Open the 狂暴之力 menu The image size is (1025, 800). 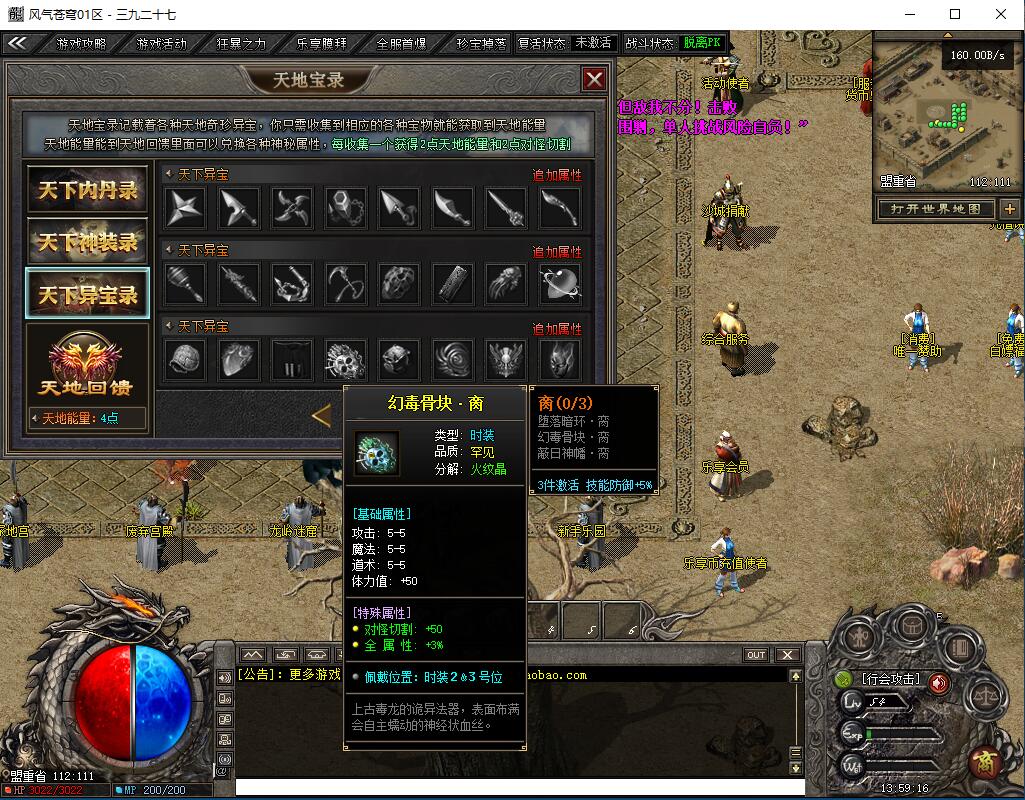(x=241, y=44)
